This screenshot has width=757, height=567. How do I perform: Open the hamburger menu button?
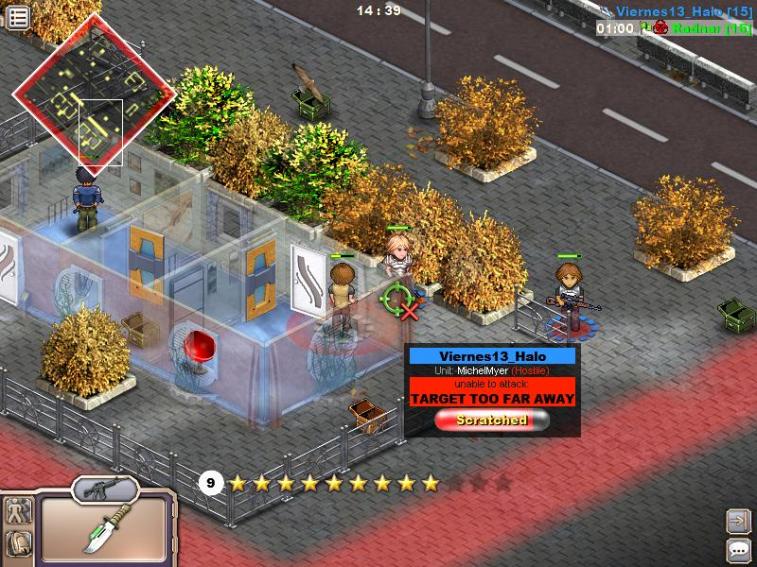(18, 16)
